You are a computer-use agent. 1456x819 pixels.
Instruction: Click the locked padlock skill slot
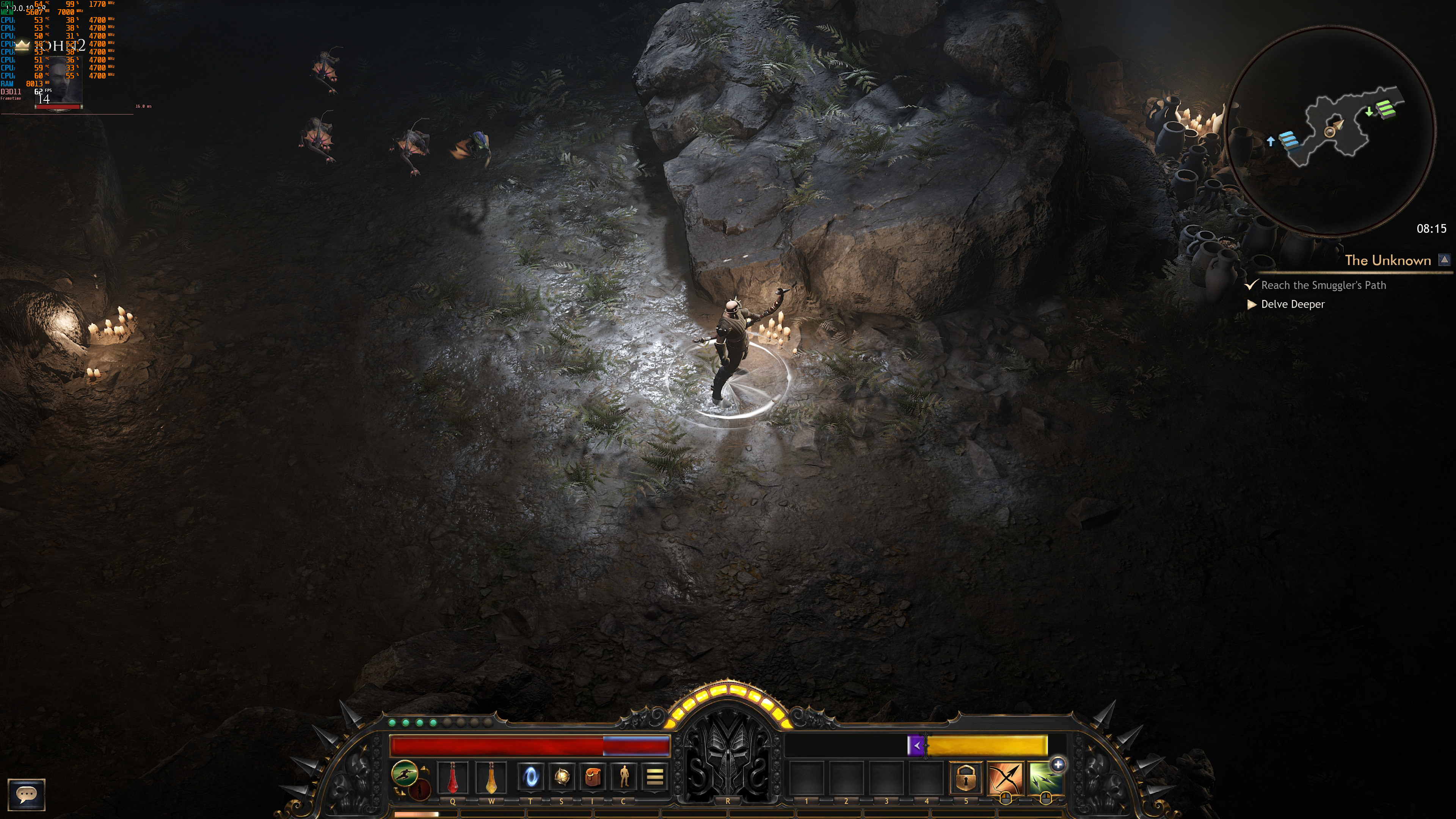tap(965, 778)
